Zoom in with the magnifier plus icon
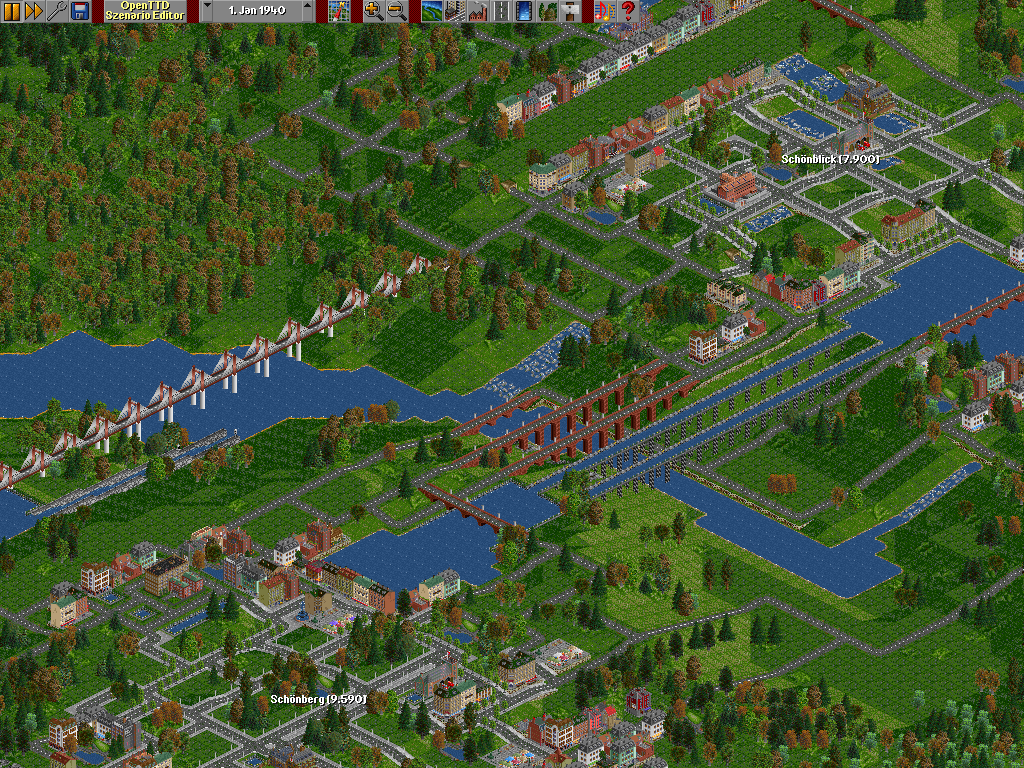Screen dimensions: 1024x768 [x=373, y=11]
